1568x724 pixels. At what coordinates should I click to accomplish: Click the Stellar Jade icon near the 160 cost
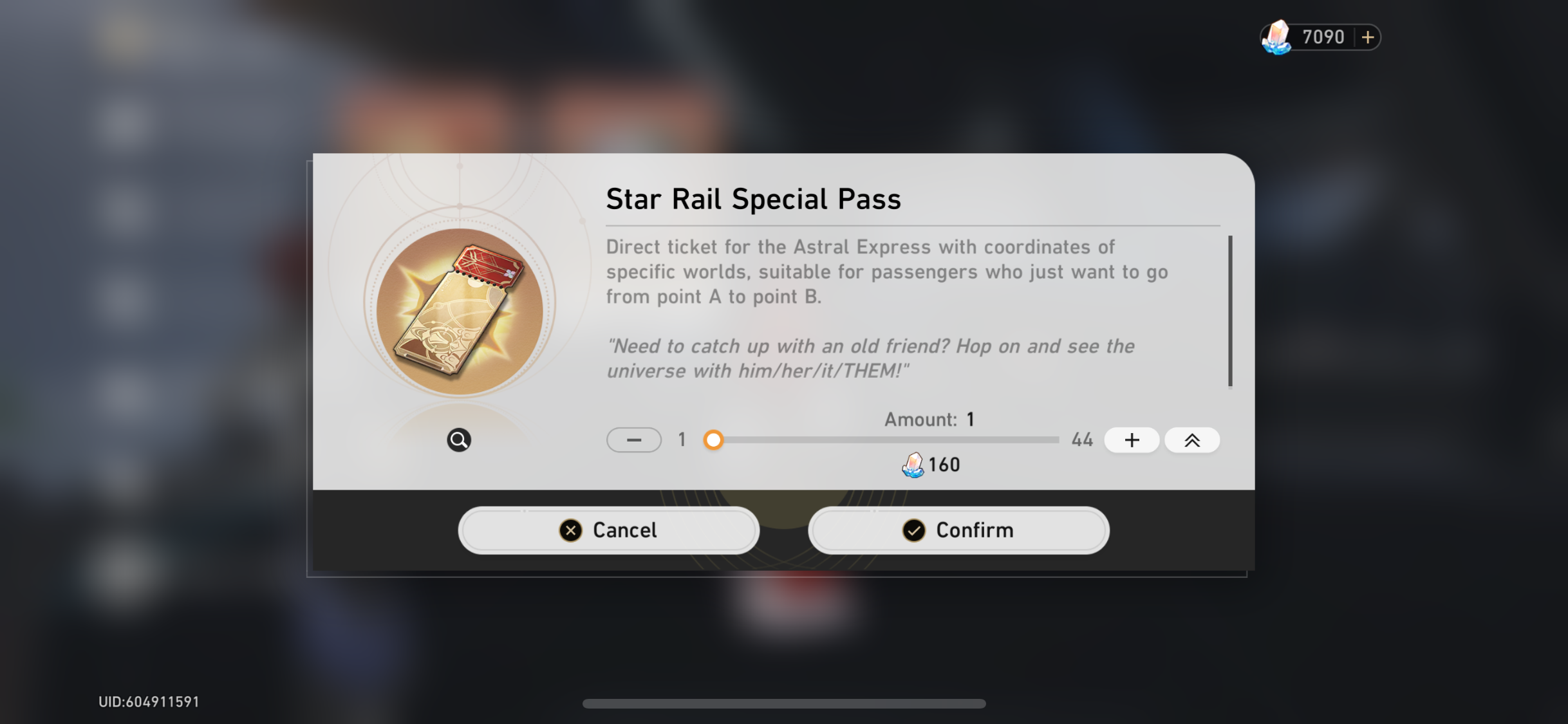(x=912, y=464)
